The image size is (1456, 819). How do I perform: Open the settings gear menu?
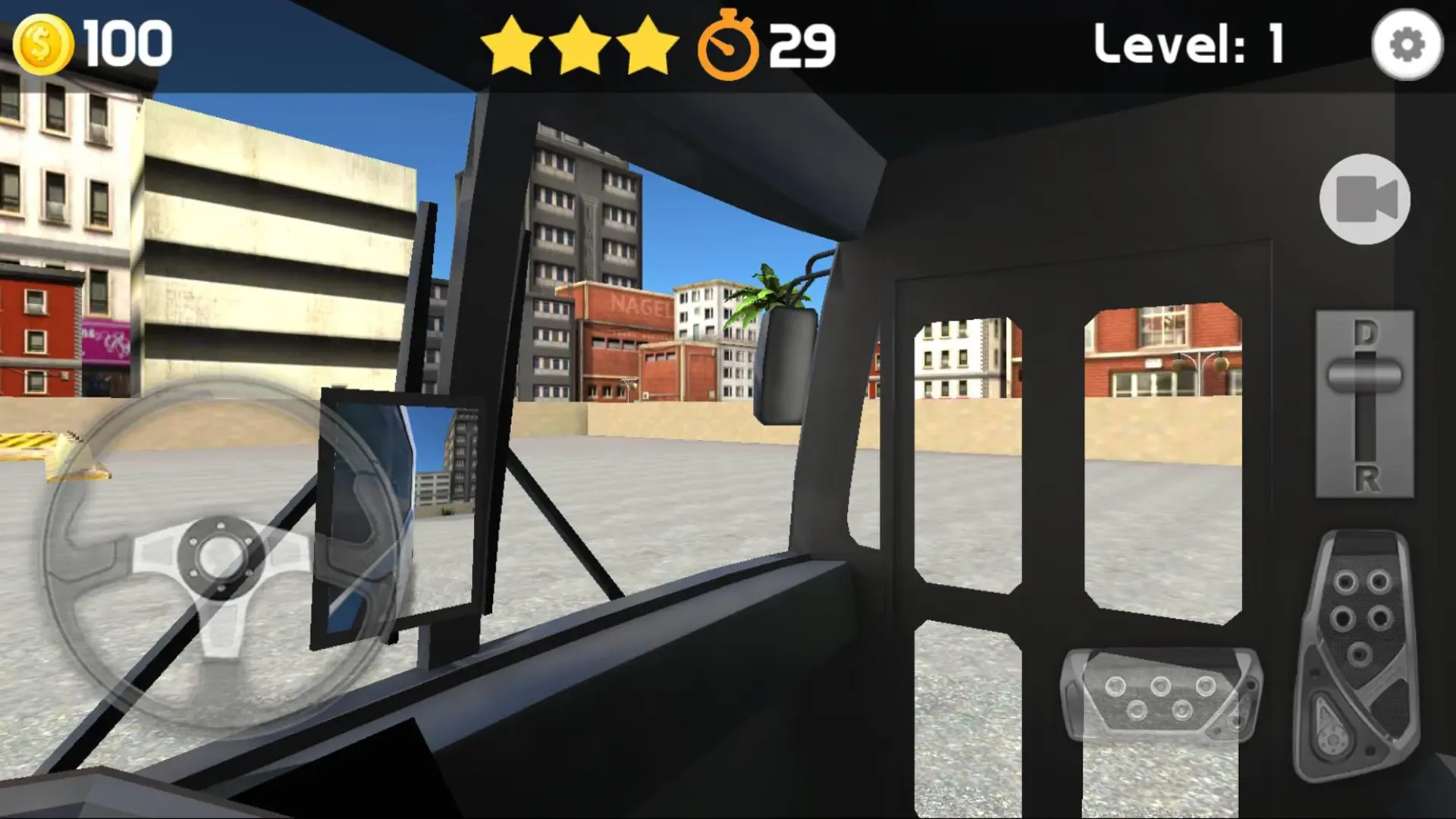pyautogui.click(x=1407, y=45)
